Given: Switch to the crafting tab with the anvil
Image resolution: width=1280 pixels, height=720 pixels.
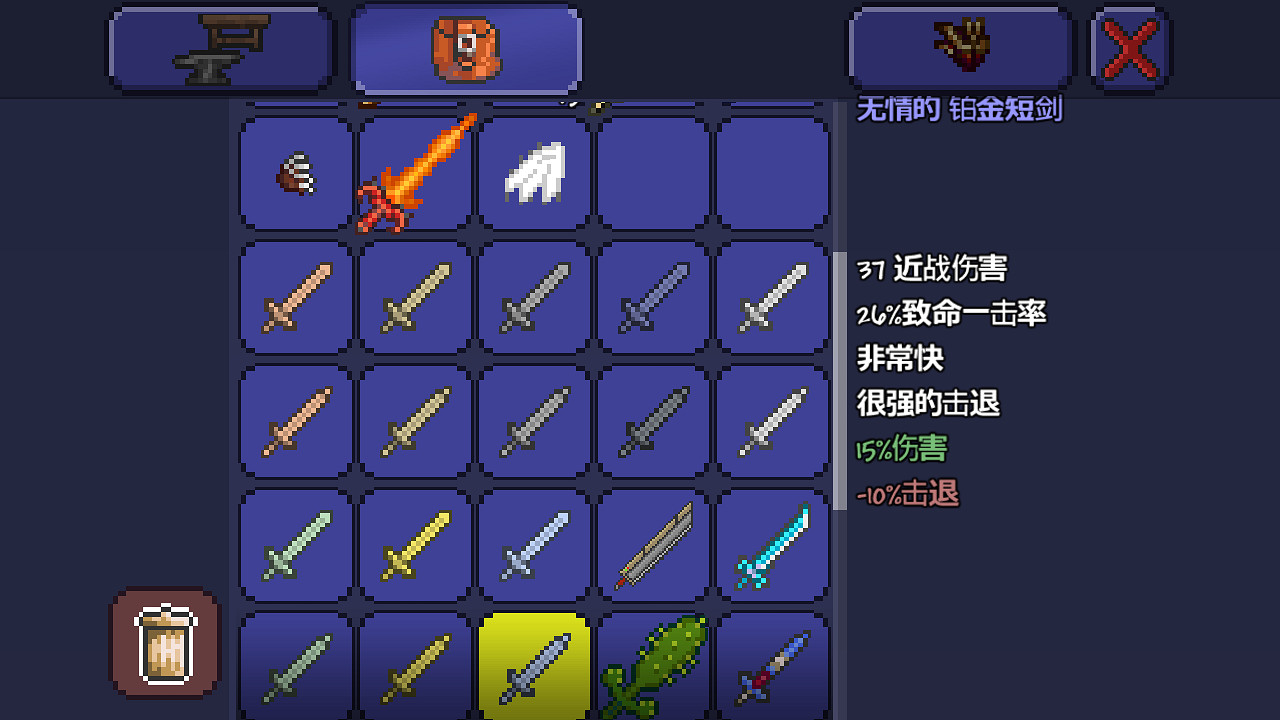Looking at the screenshot, I should [x=220, y=47].
